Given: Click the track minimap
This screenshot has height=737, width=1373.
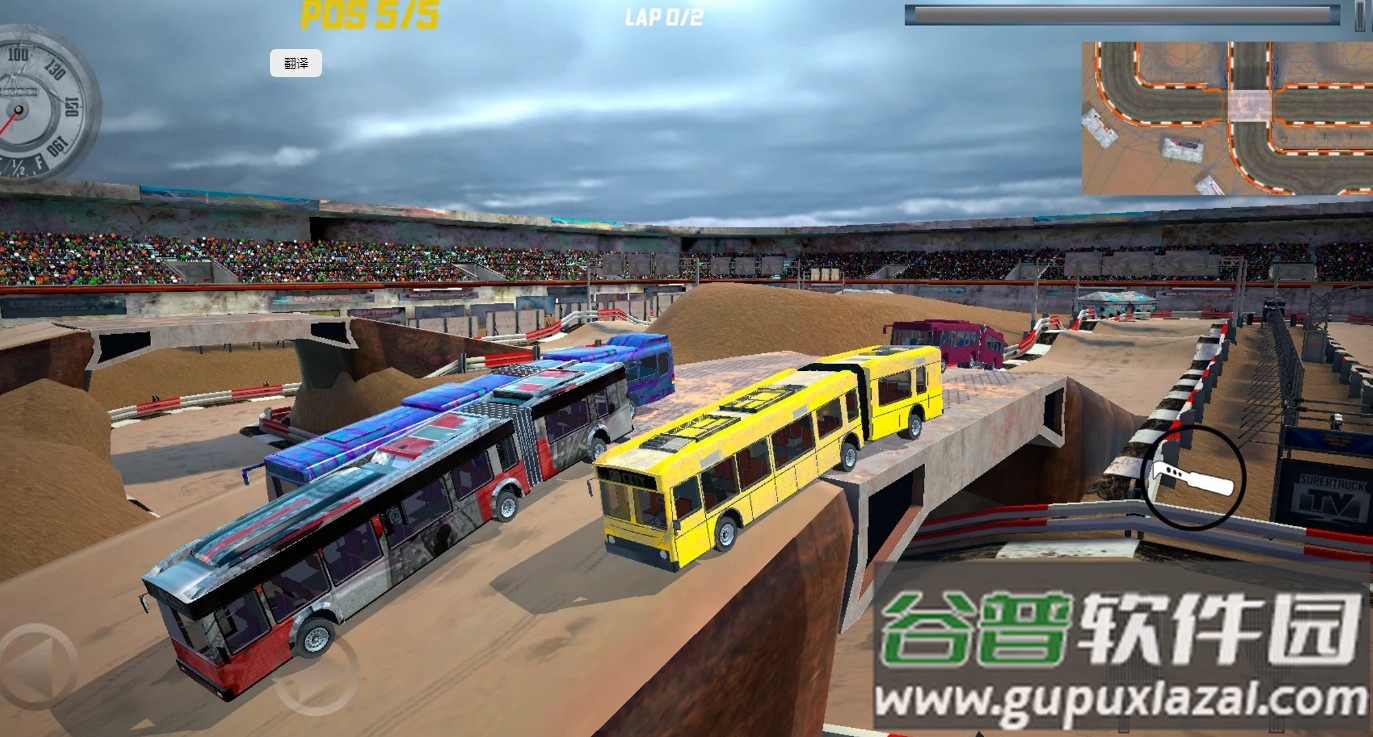Looking at the screenshot, I should tap(1227, 118).
